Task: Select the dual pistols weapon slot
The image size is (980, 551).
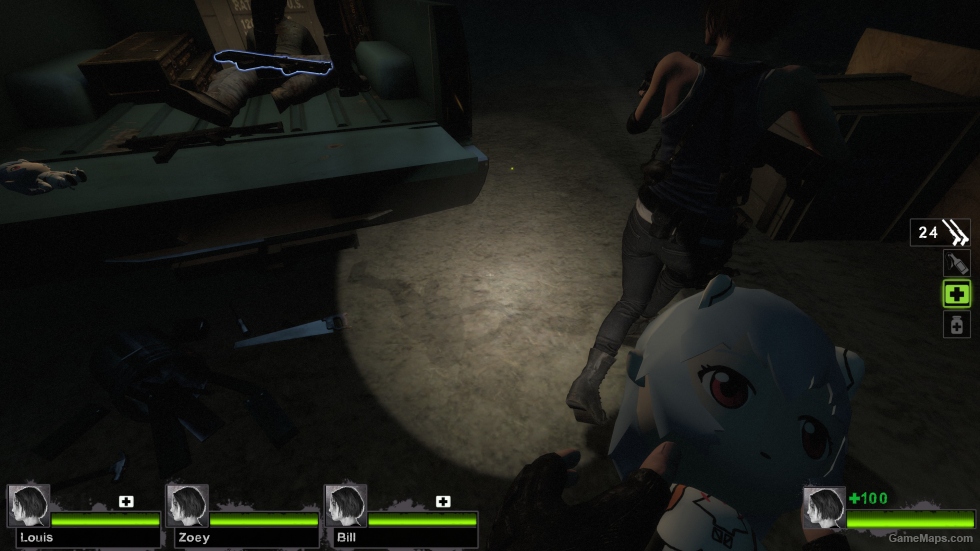Action: 940,233
